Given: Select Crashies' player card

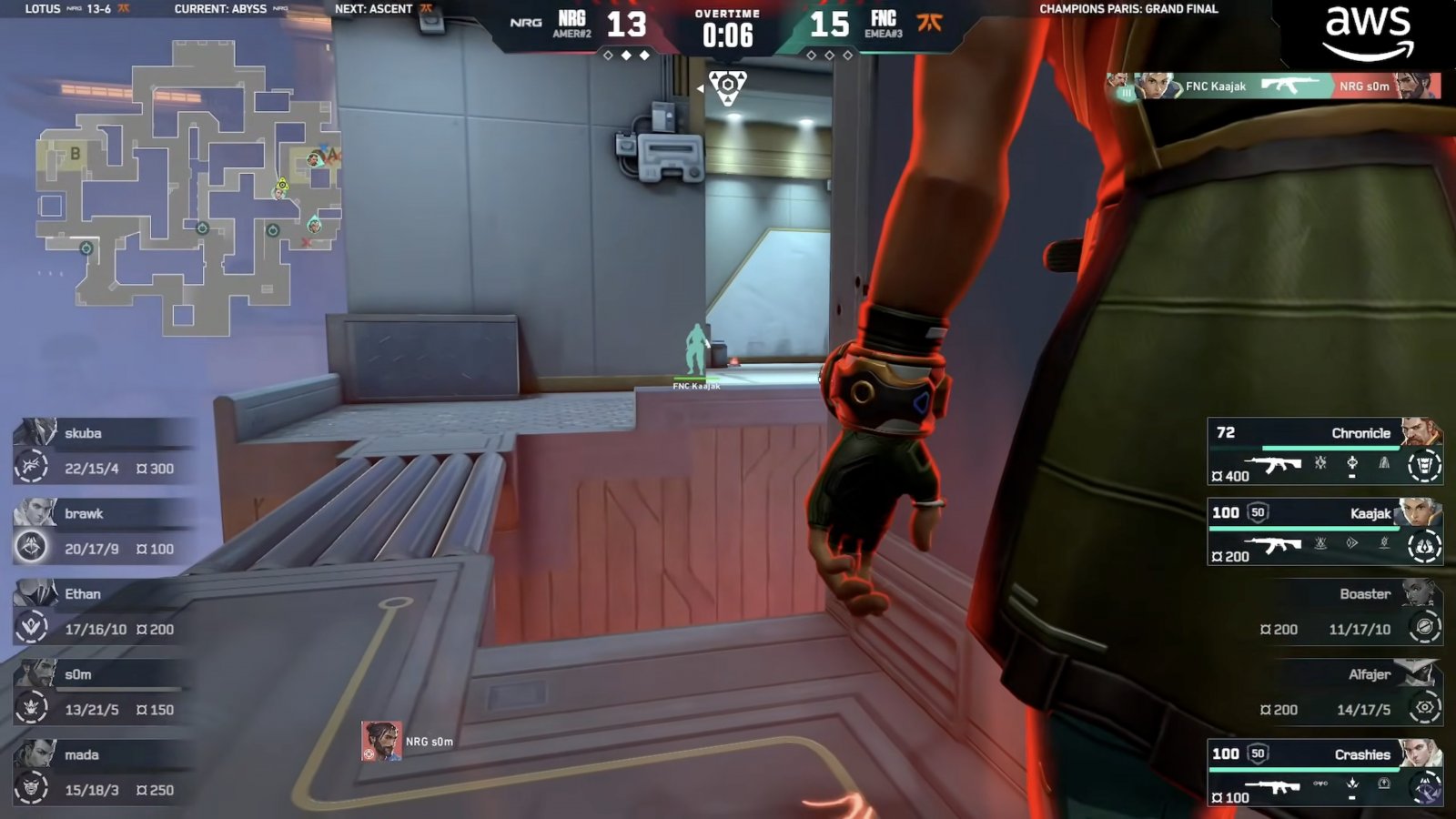Looking at the screenshot, I should 1324,773.
